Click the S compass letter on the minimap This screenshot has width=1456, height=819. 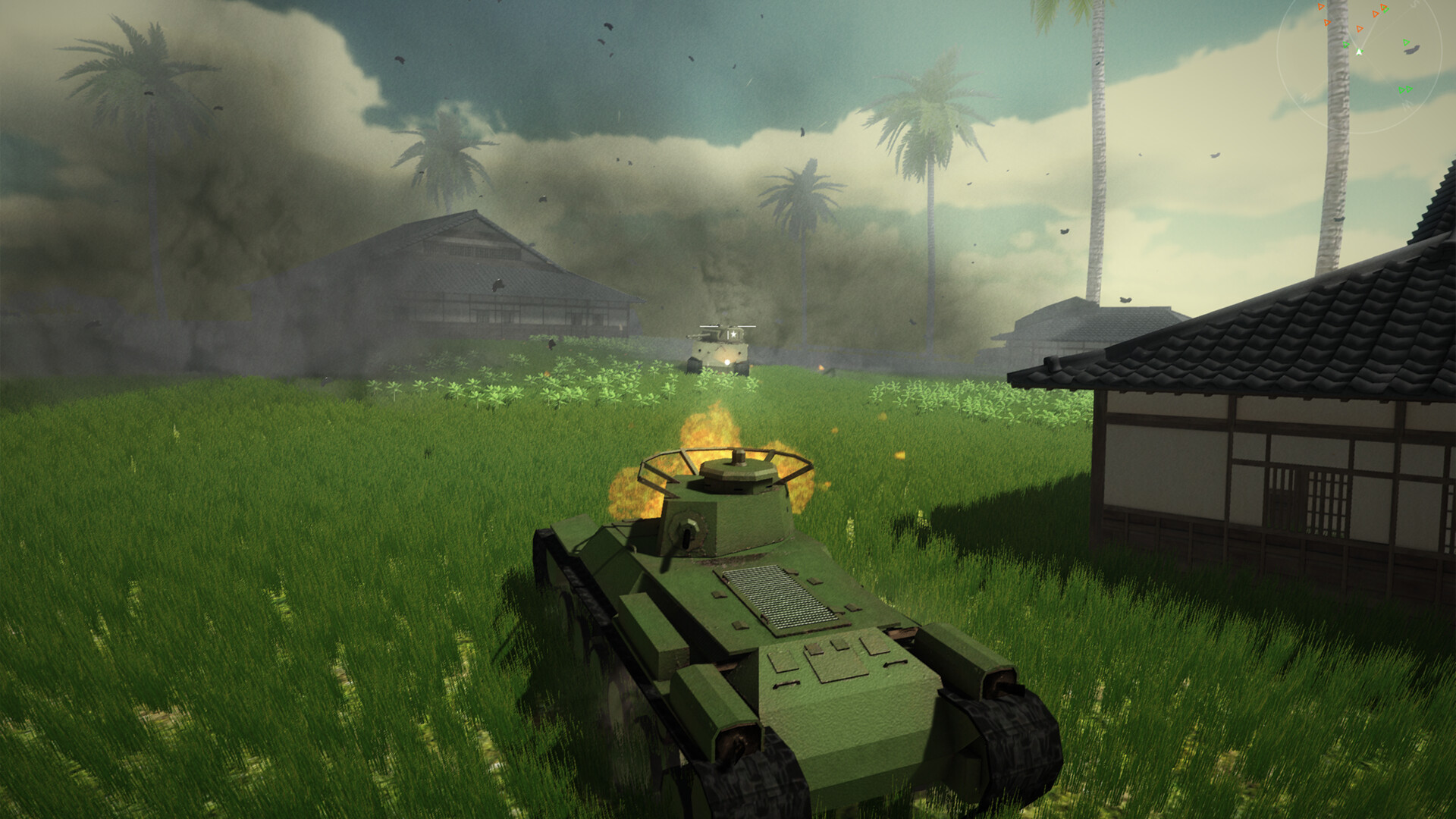click(1416, 5)
